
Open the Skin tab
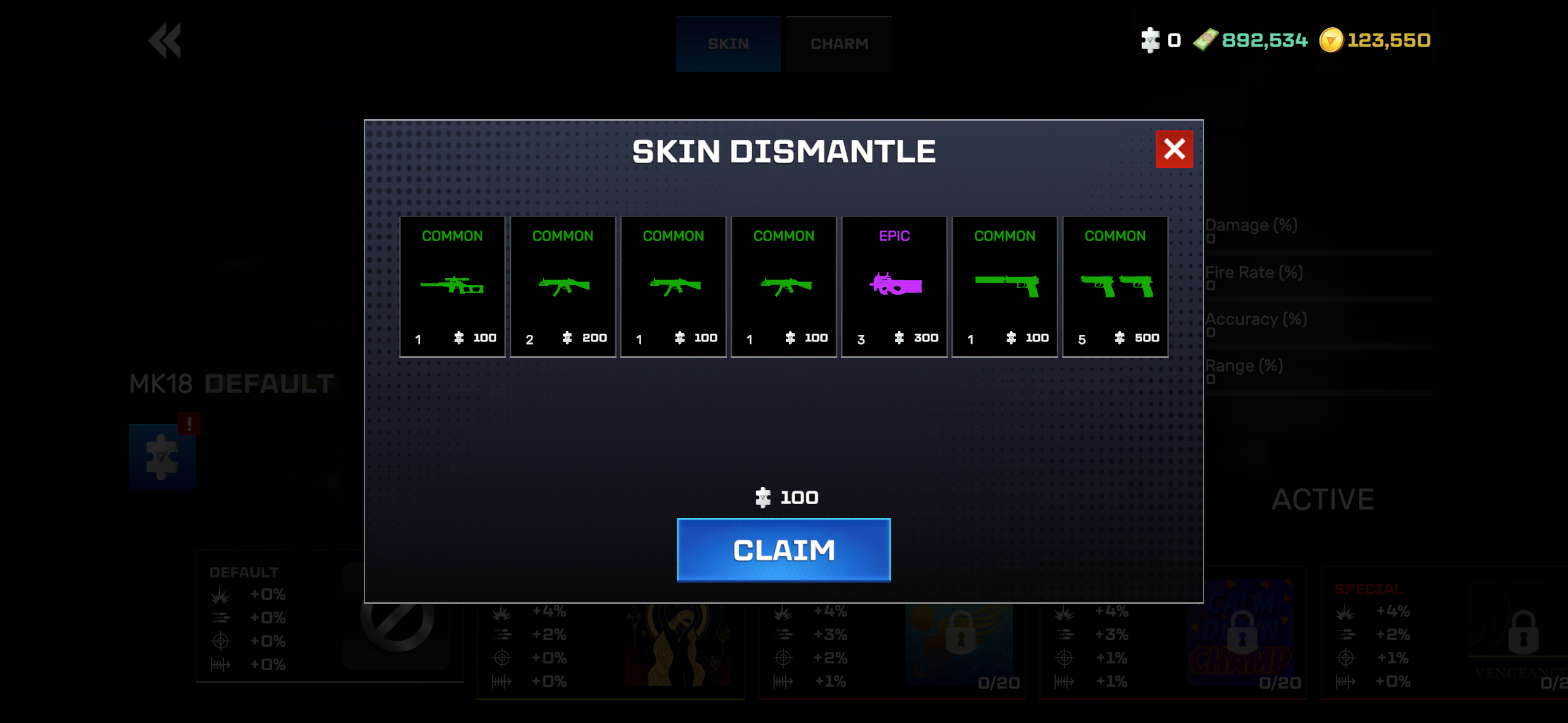pyautogui.click(x=728, y=44)
